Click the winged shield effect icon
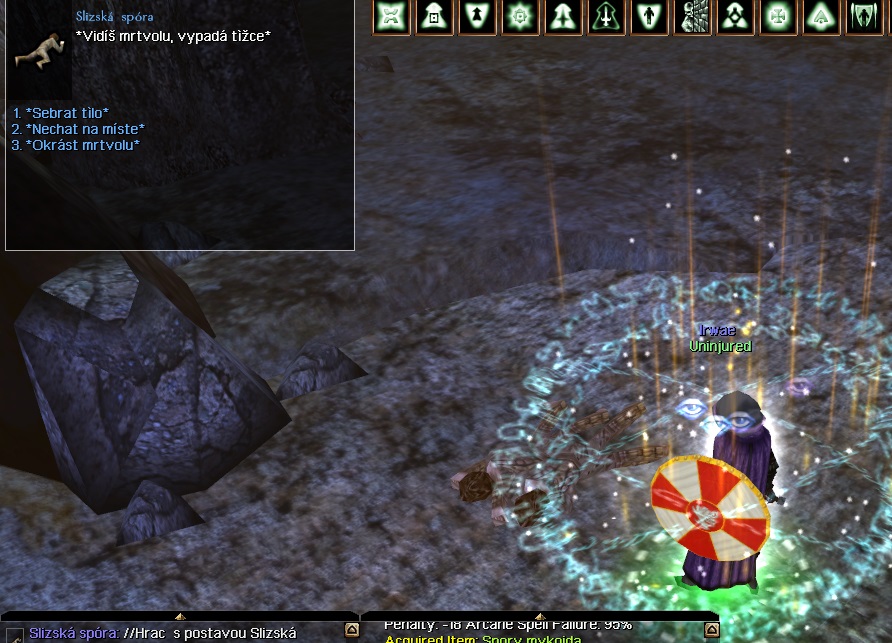 pyautogui.click(x=862, y=17)
